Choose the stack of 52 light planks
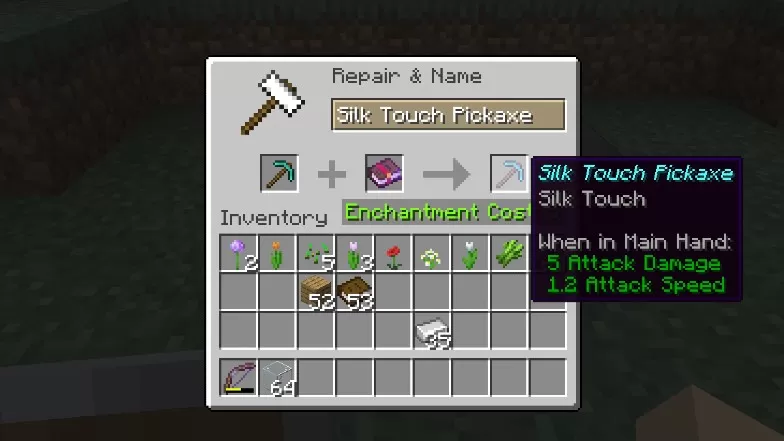784x441 pixels. coord(317,292)
